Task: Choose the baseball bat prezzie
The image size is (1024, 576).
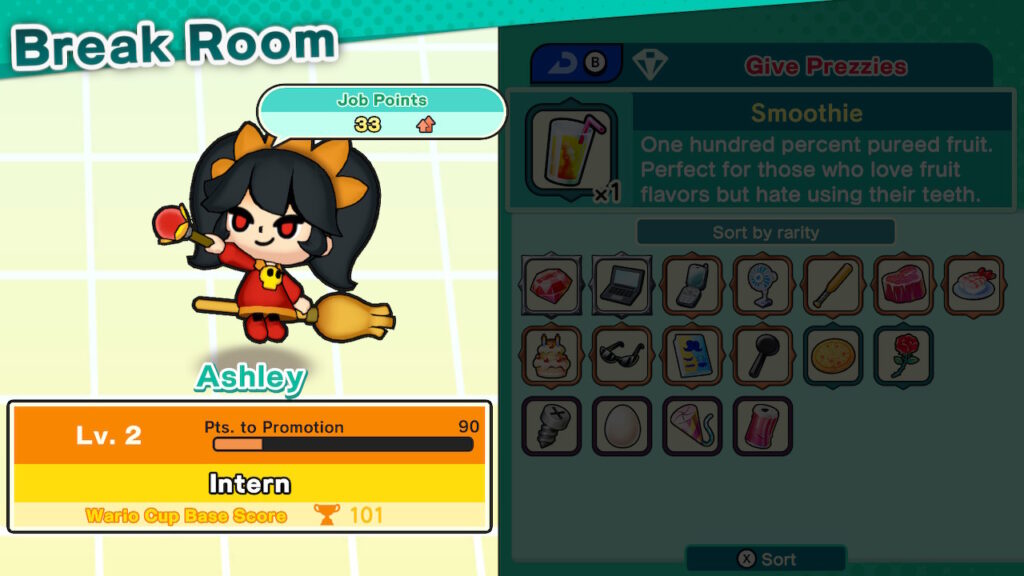Action: (833, 286)
